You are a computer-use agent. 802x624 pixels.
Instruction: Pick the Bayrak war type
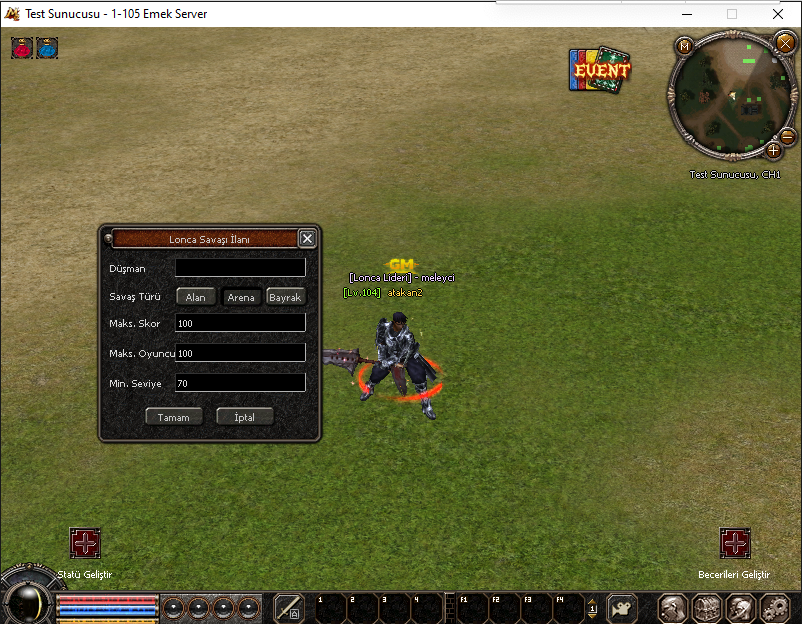coord(286,297)
